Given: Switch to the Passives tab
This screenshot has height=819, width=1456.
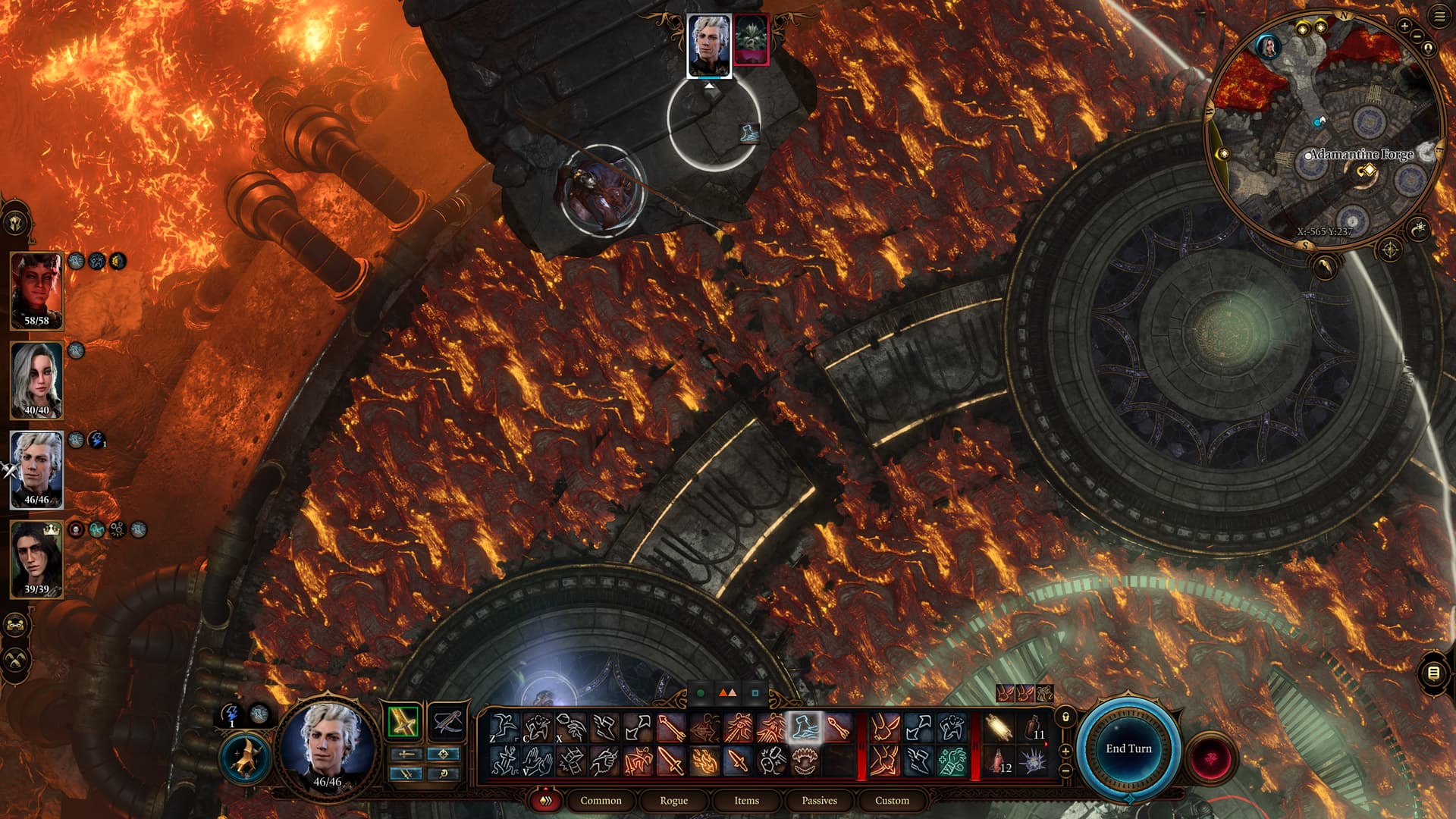Looking at the screenshot, I should [819, 800].
